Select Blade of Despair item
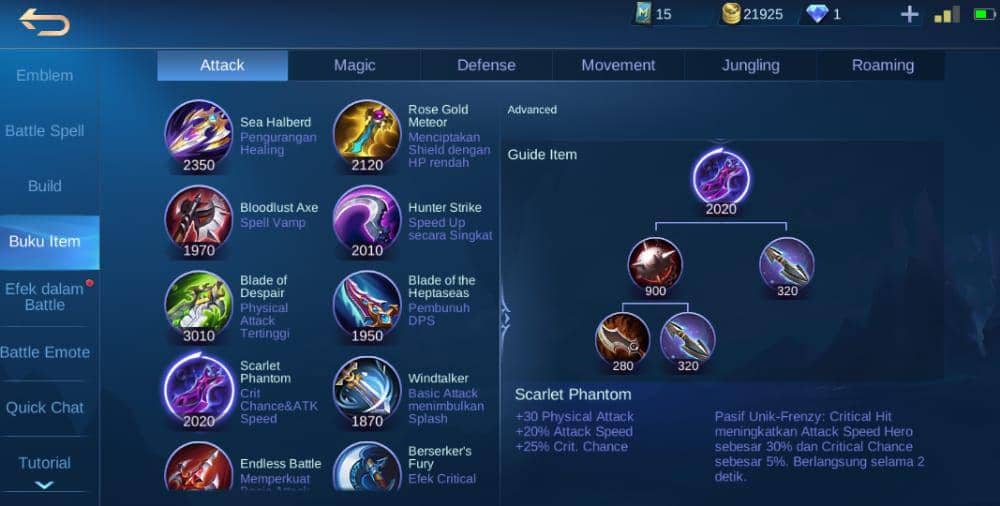This screenshot has height=506, width=1000. coord(198,304)
